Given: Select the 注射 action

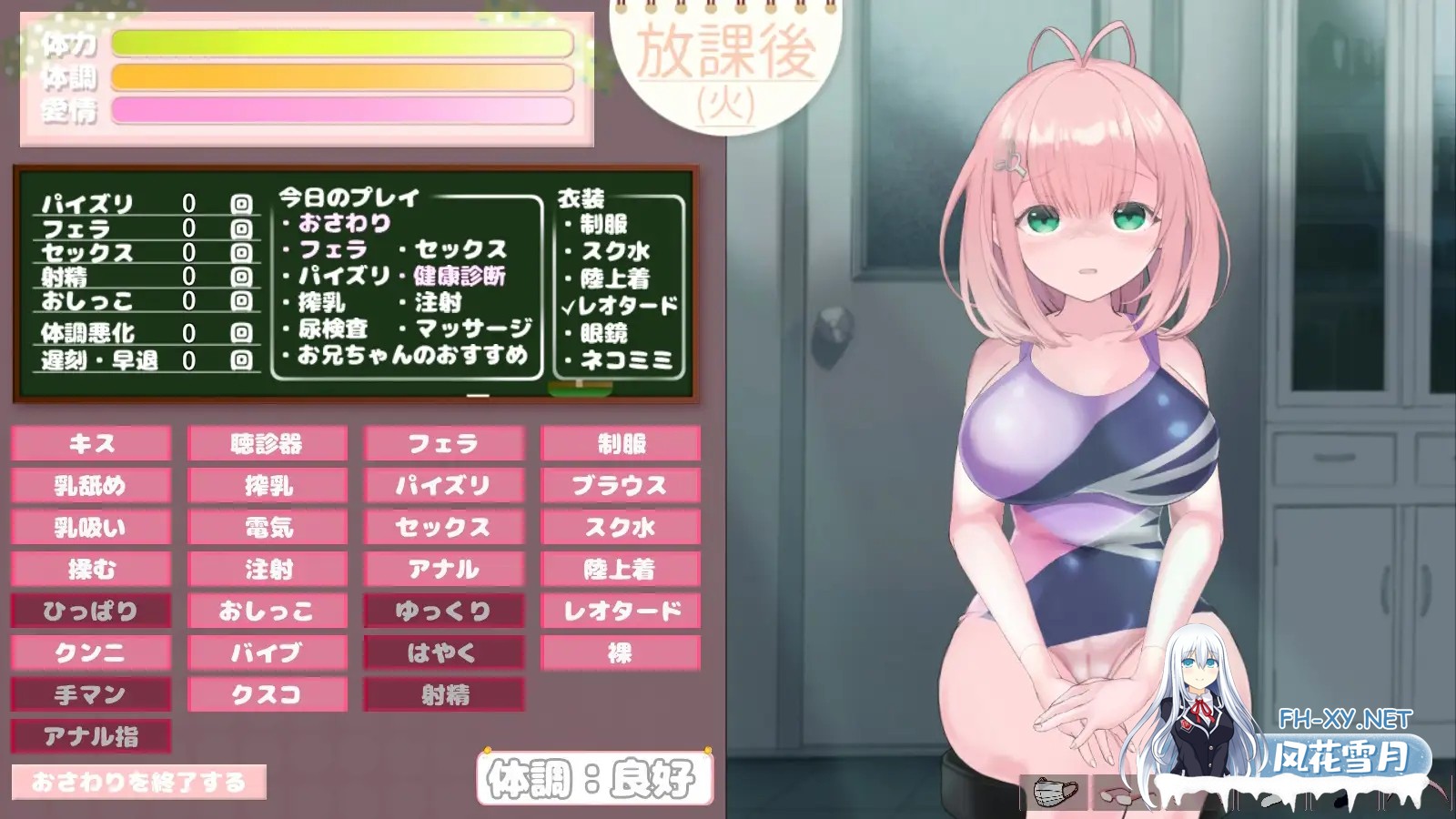Looking at the screenshot, I should click(x=268, y=569).
